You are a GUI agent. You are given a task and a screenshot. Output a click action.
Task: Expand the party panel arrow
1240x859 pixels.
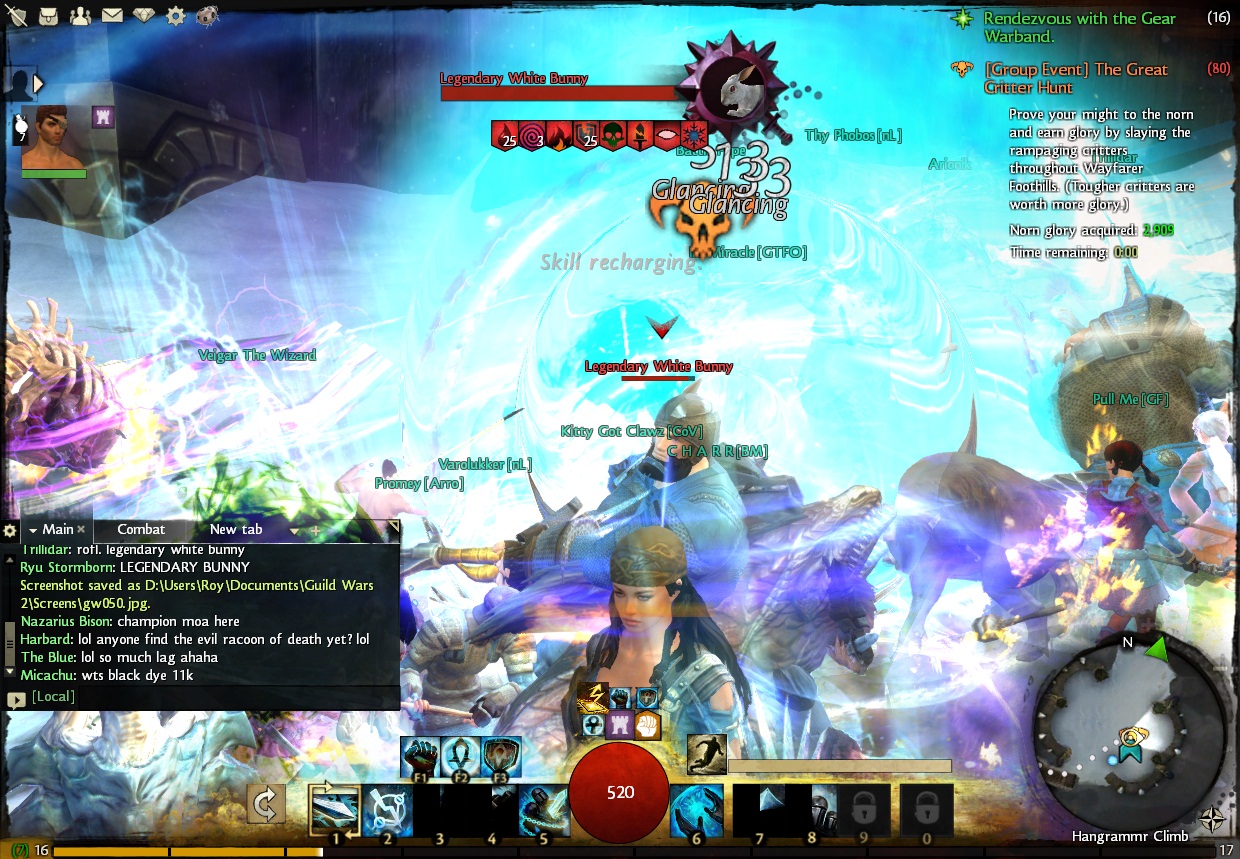(x=39, y=84)
